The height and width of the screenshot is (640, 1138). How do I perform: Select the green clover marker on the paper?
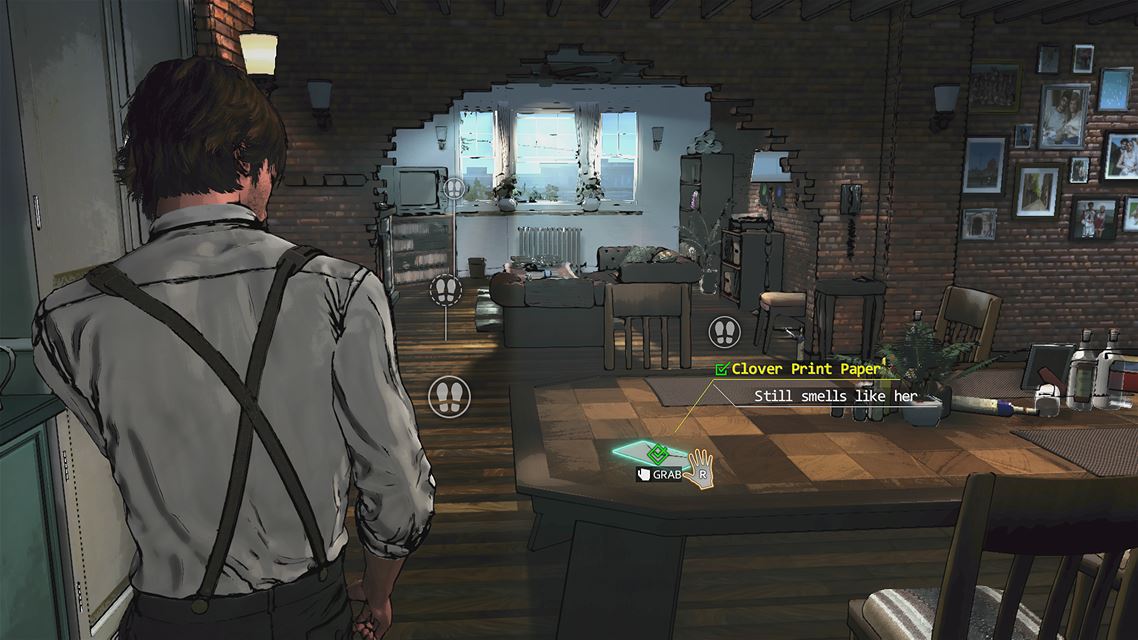pyautogui.click(x=656, y=451)
